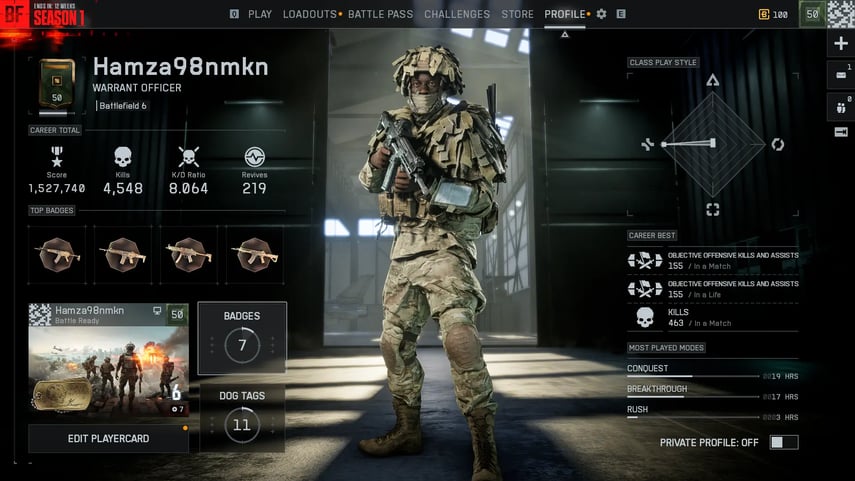Click the plus icon in the side panel
The width and height of the screenshot is (855, 481).
(840, 44)
